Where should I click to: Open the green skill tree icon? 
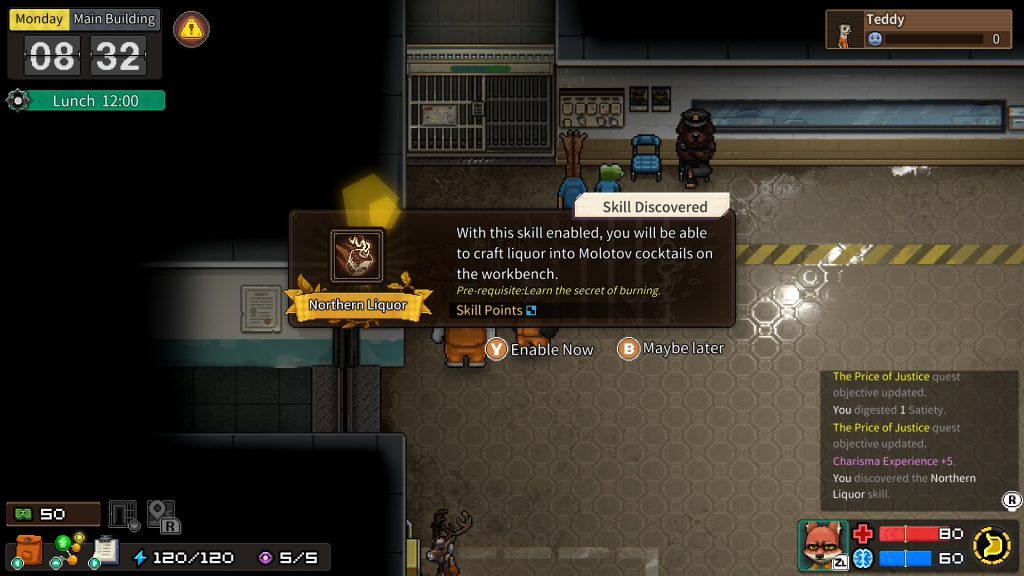(x=68, y=548)
